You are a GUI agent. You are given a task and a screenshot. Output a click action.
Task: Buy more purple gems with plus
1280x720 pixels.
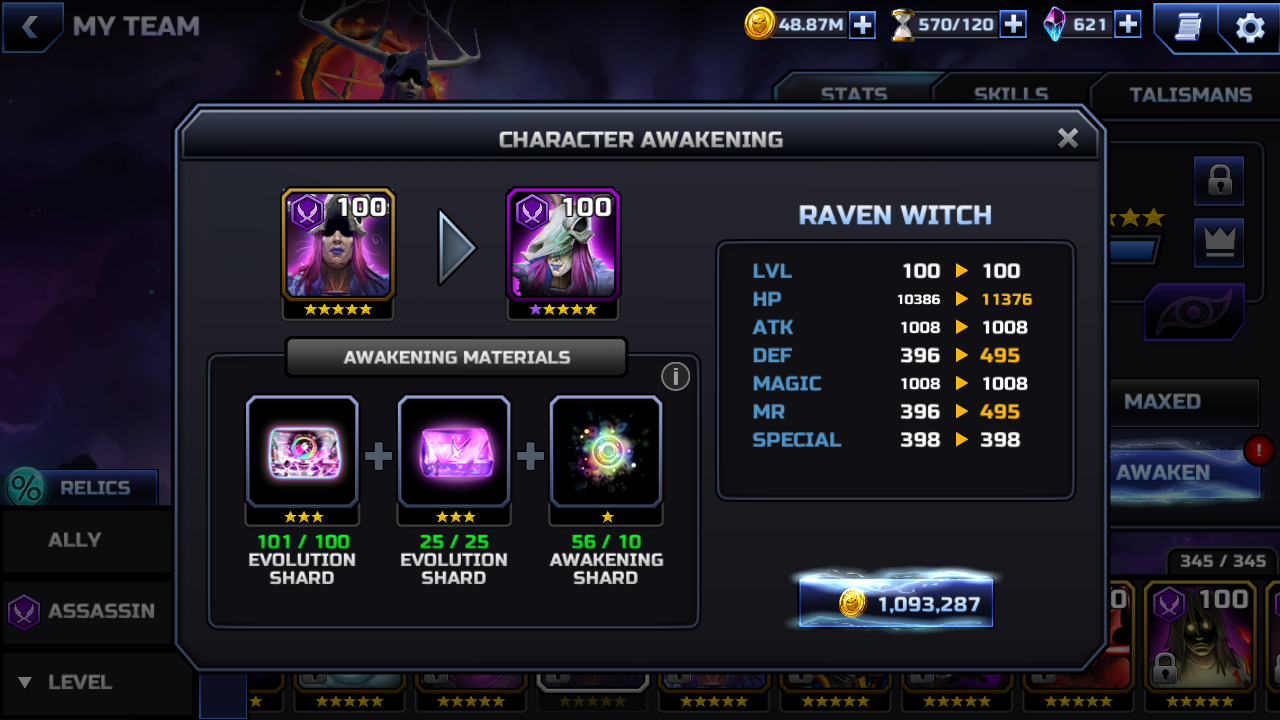click(1128, 25)
